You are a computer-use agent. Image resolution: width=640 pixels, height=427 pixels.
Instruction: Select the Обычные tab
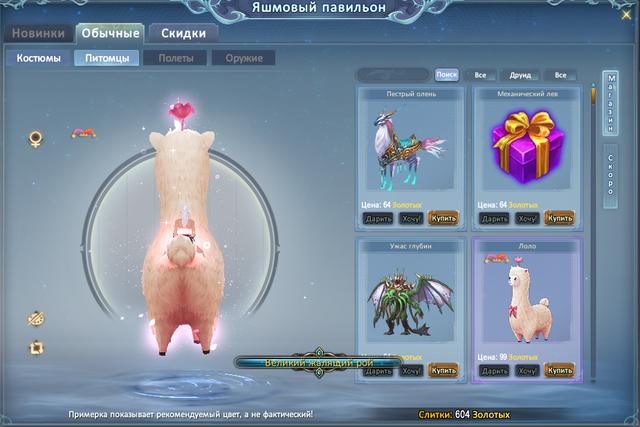[x=110, y=33]
